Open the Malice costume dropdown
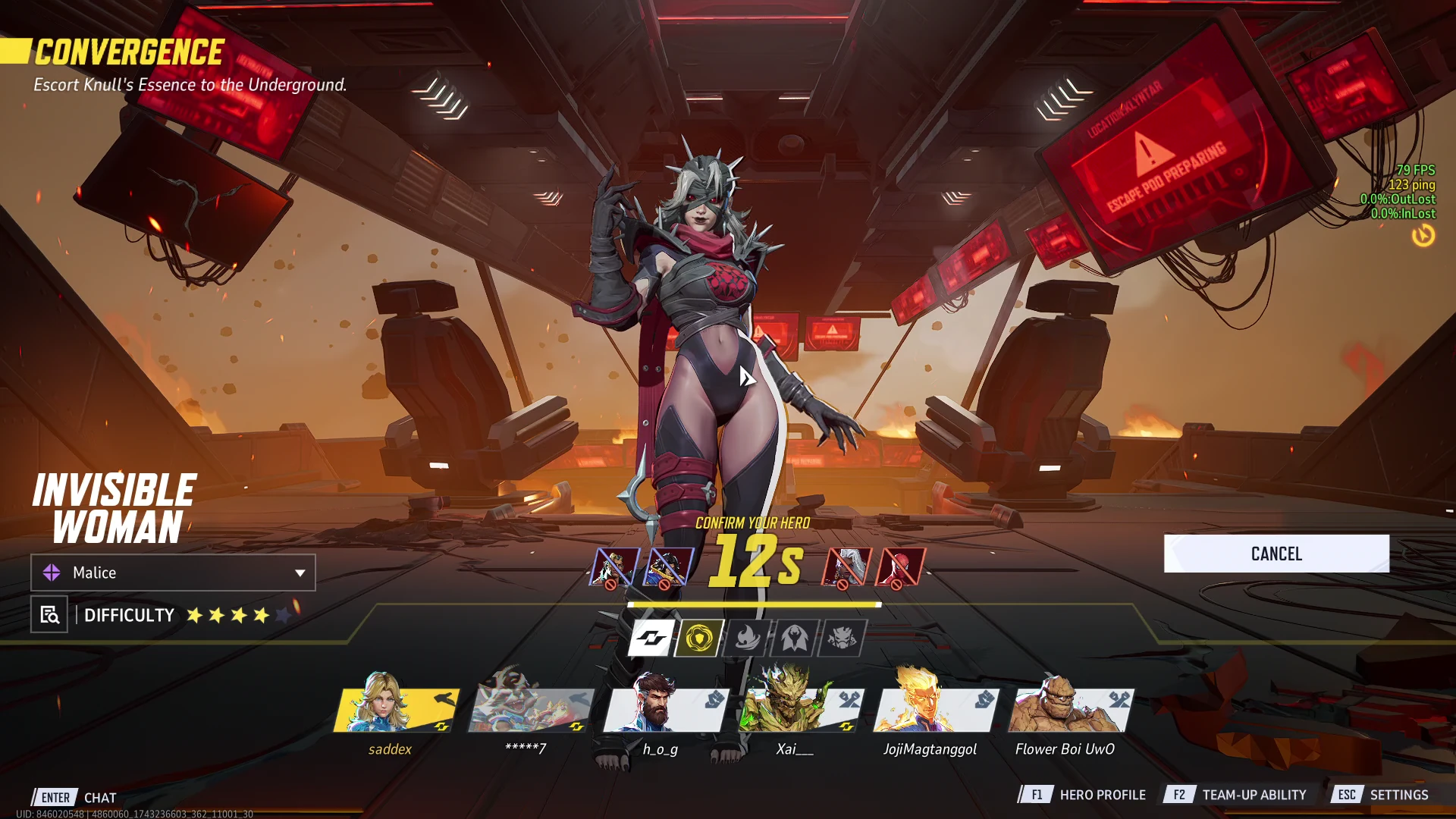Viewport: 1456px width, 819px height. (x=173, y=573)
